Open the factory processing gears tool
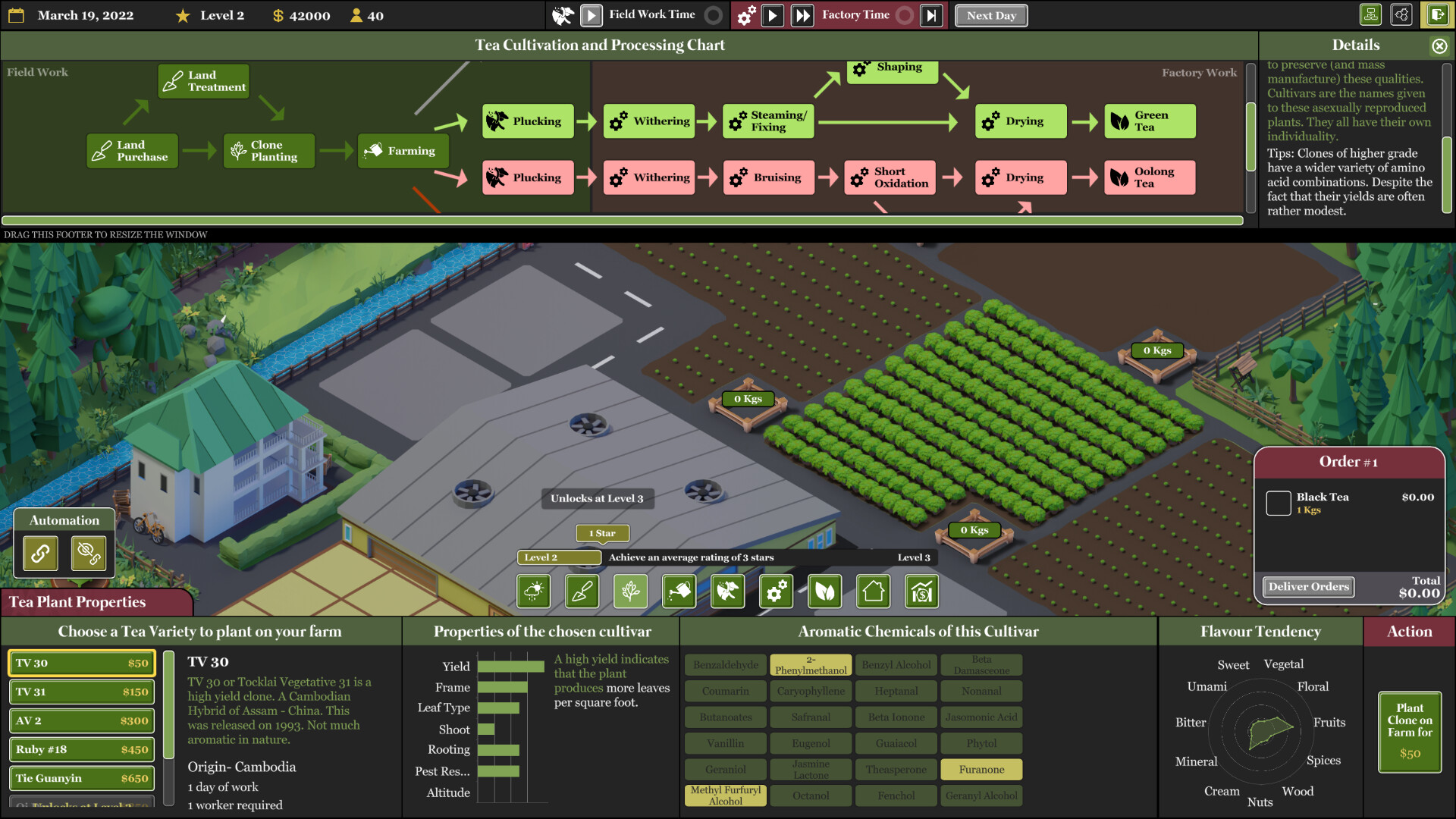 pos(776,591)
